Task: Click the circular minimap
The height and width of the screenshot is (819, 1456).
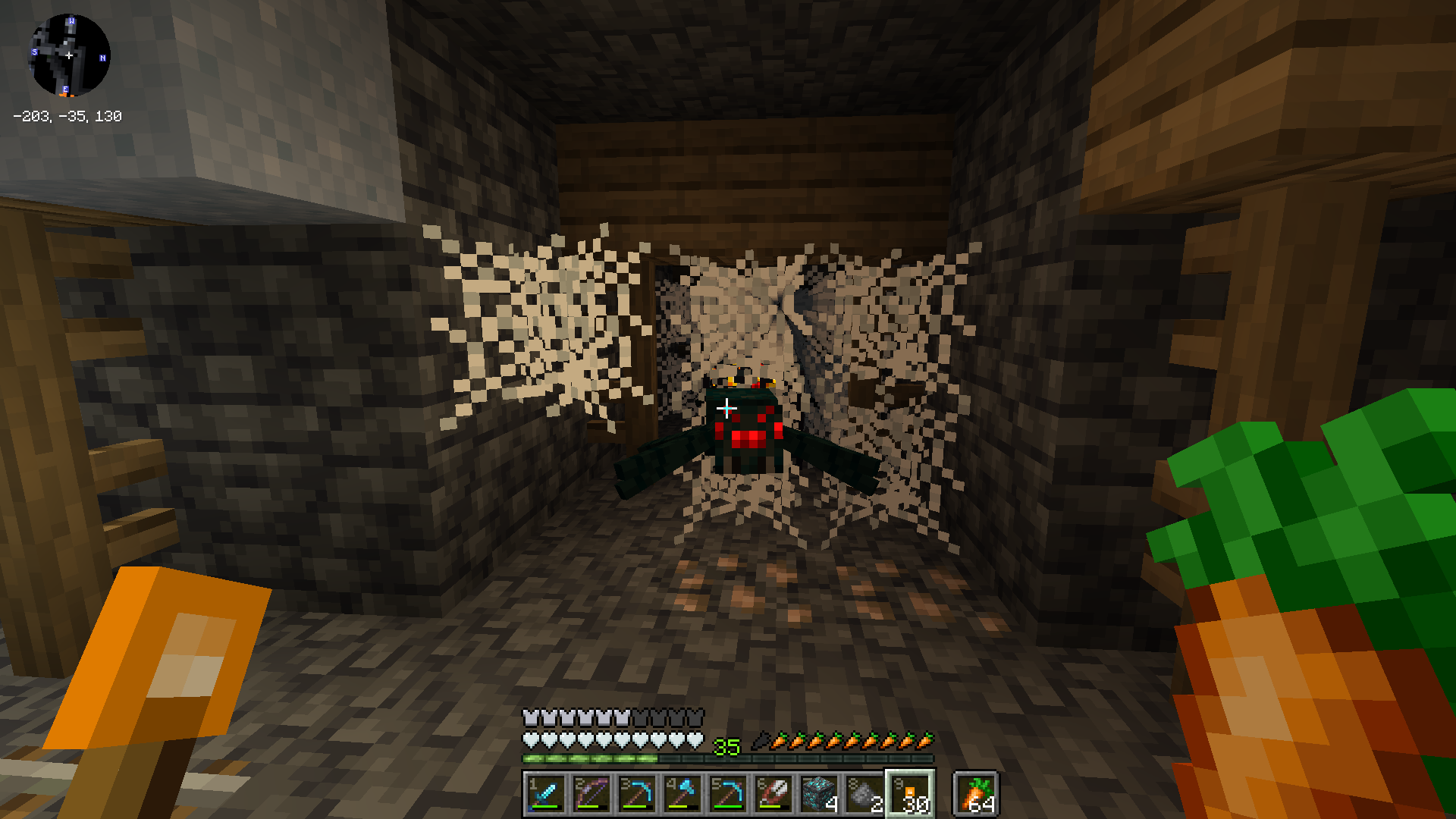Action: click(x=69, y=55)
